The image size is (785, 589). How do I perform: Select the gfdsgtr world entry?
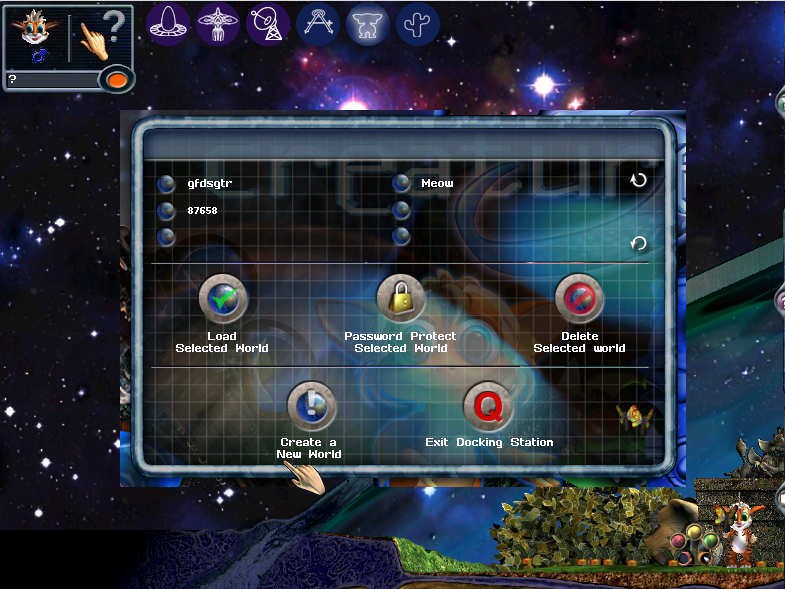point(168,184)
